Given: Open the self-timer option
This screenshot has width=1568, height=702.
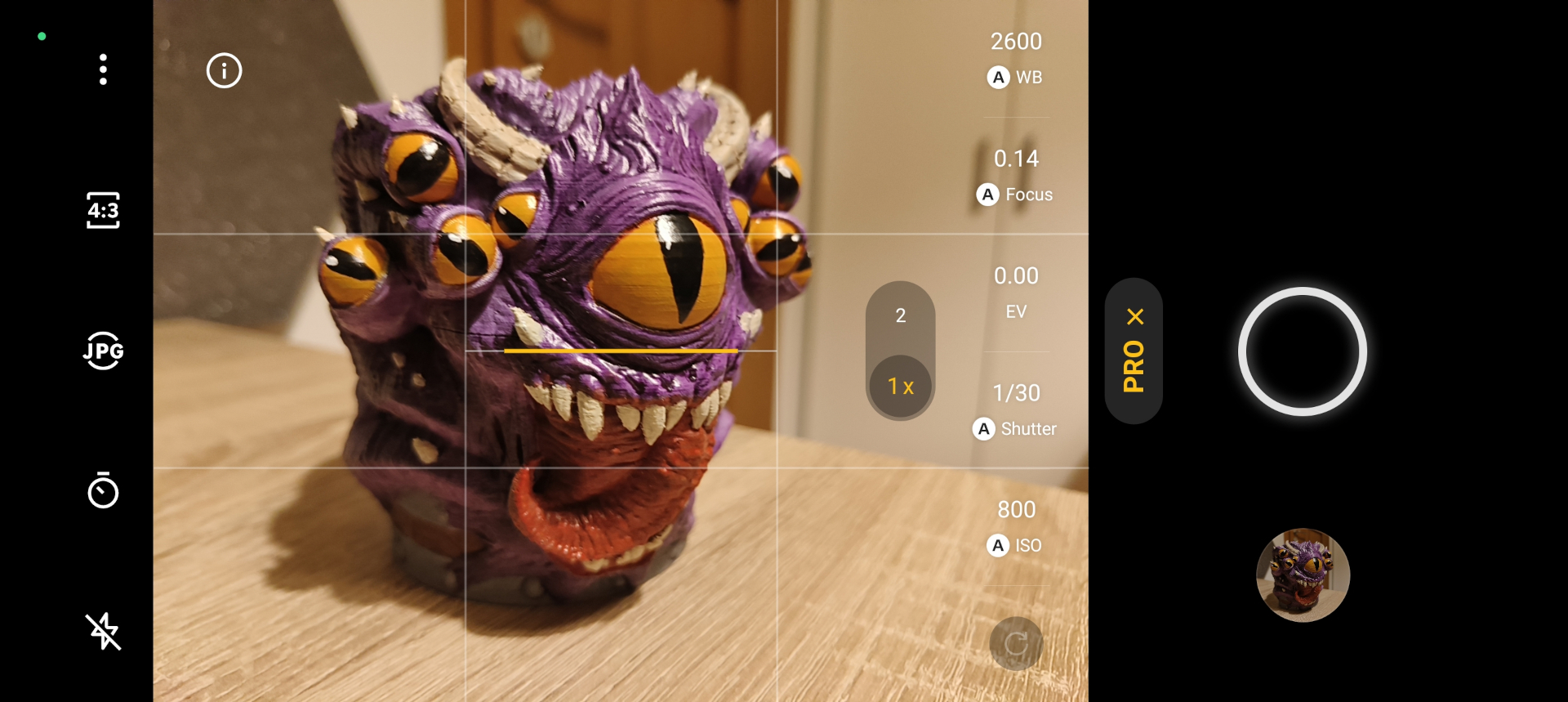Looking at the screenshot, I should [x=103, y=491].
